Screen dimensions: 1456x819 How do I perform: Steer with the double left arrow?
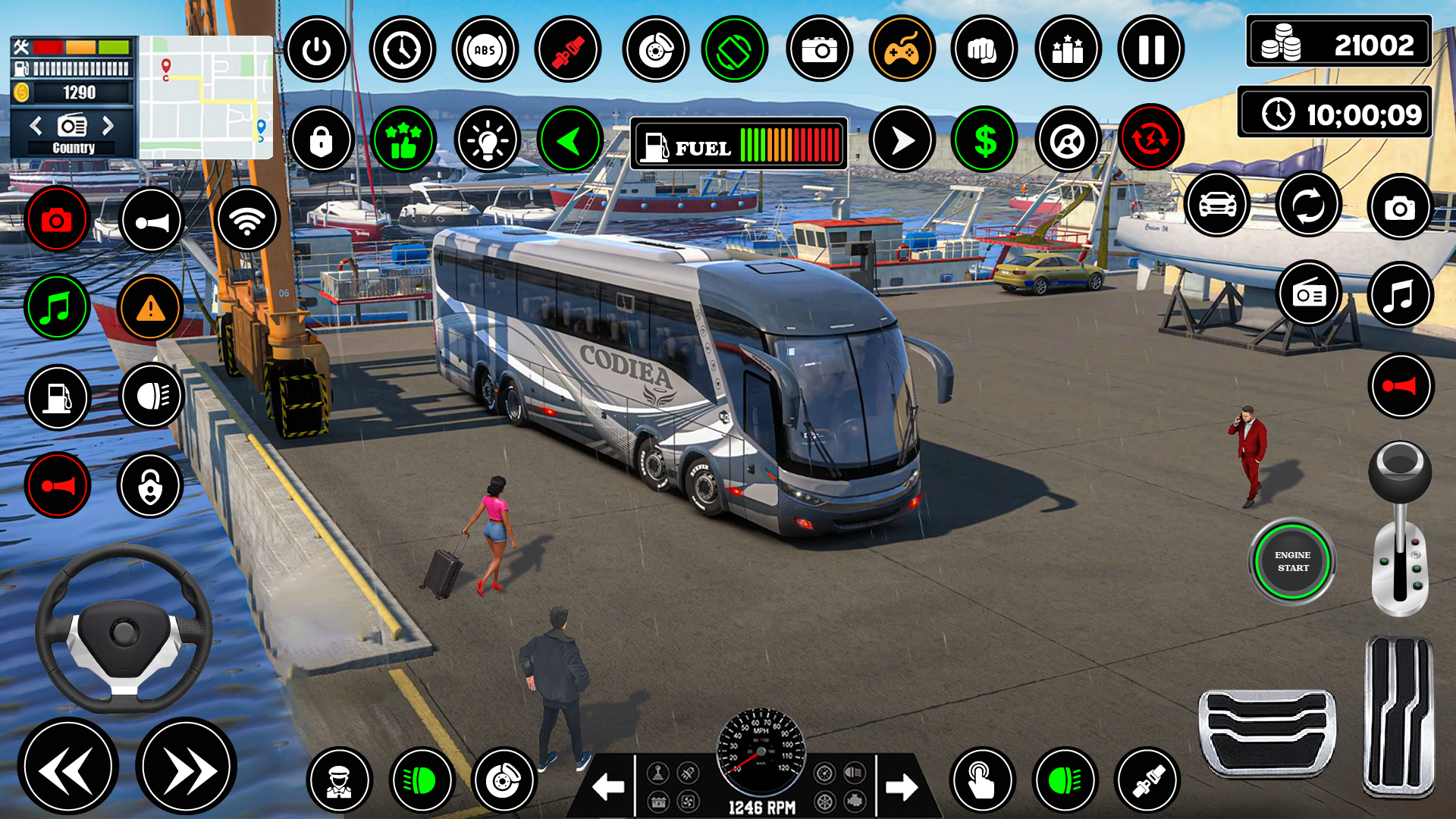click(x=68, y=767)
